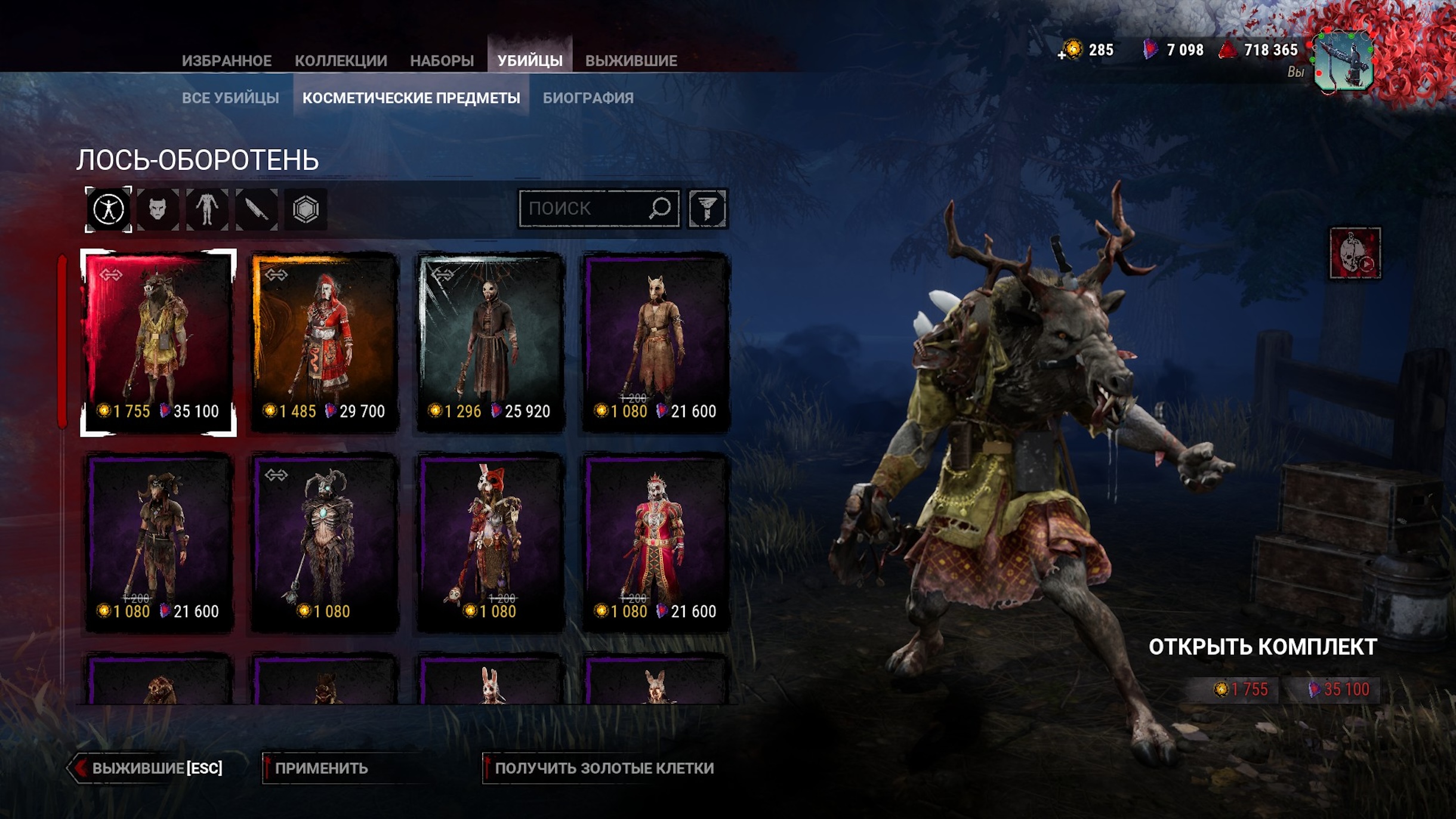Open the Избранное tab

pyautogui.click(x=226, y=61)
